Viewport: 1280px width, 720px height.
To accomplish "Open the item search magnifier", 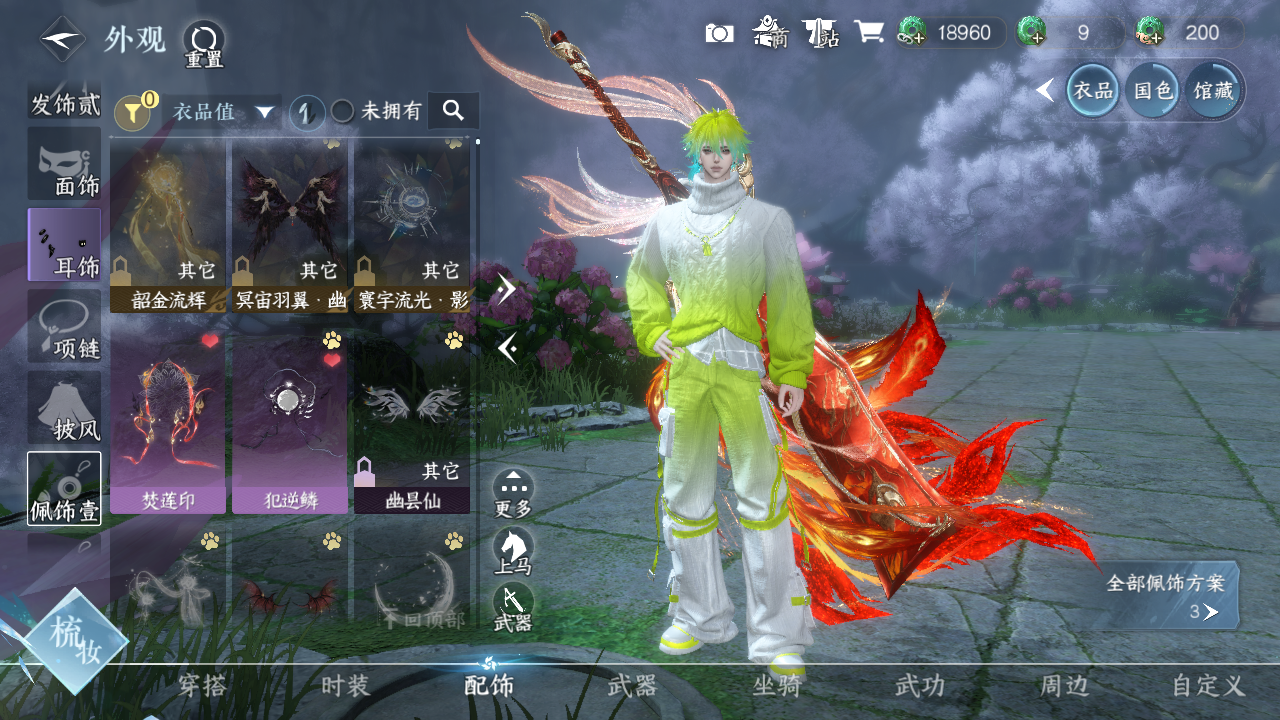I will point(453,111).
